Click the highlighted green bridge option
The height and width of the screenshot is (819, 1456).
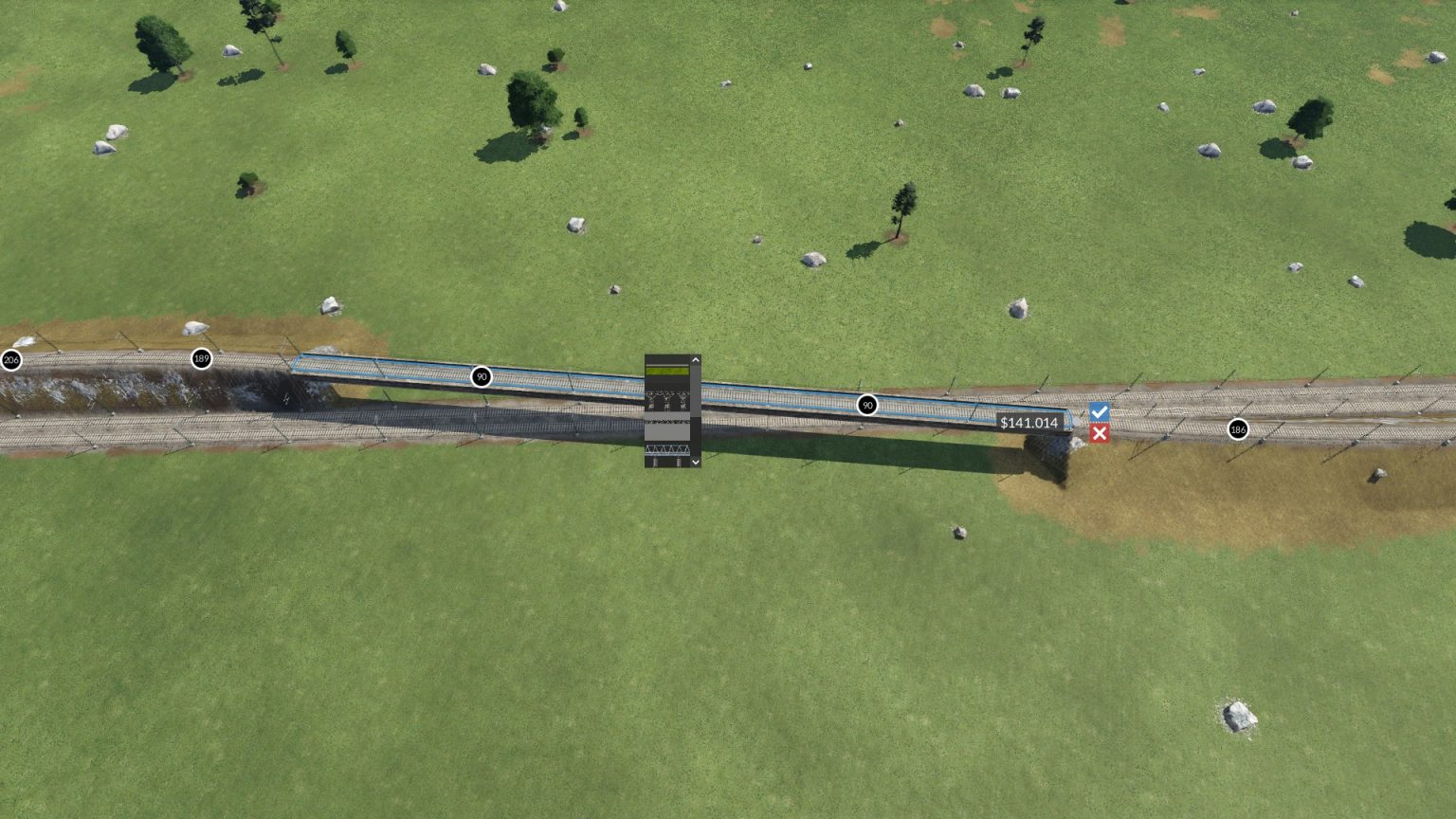pyautogui.click(x=667, y=371)
